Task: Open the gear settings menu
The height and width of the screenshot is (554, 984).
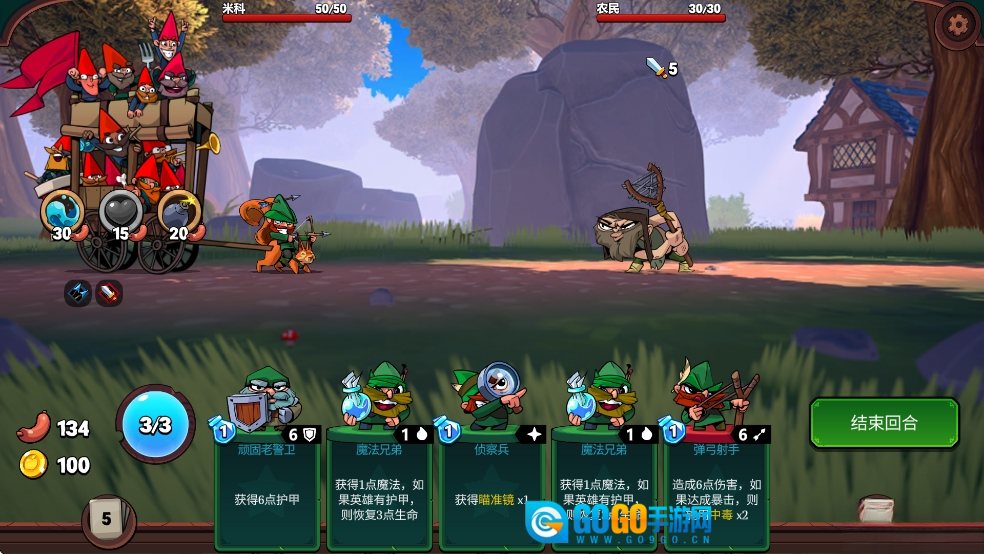Action: (958, 23)
